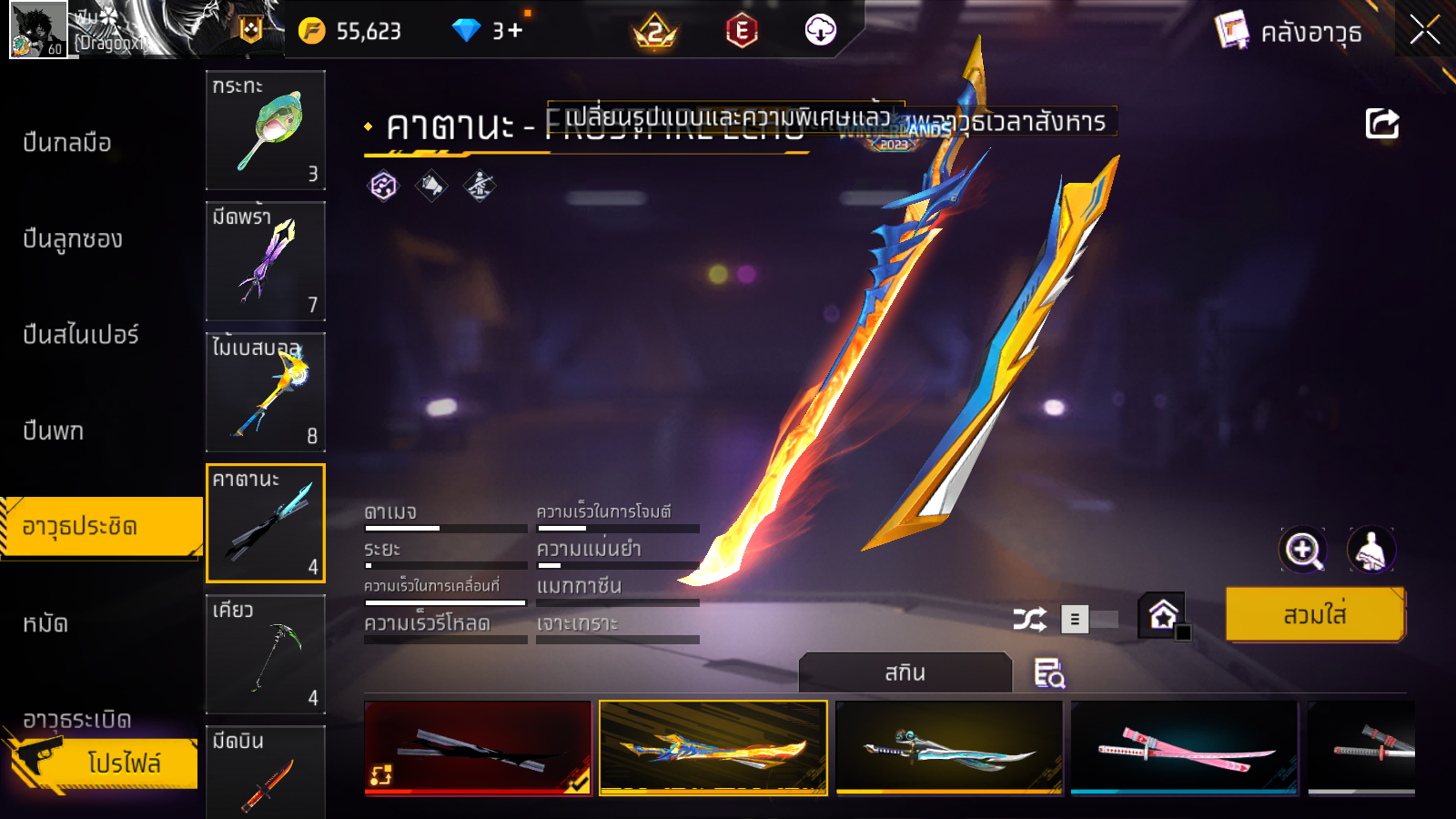This screenshot has width=1456, height=819.
Task: Equip the skin with สวมใส่ button
Action: [1314, 615]
